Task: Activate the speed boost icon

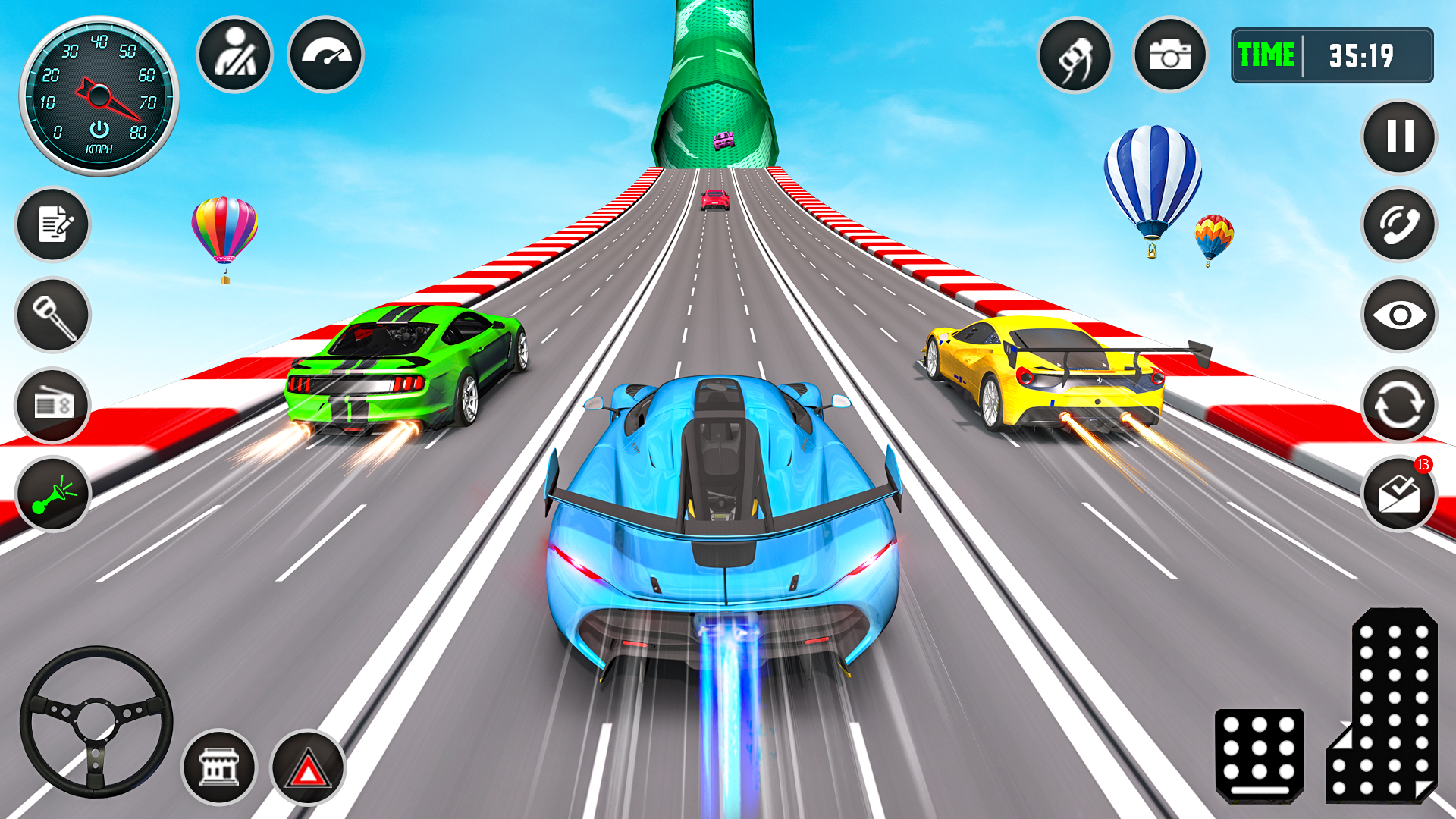Action: point(325,55)
